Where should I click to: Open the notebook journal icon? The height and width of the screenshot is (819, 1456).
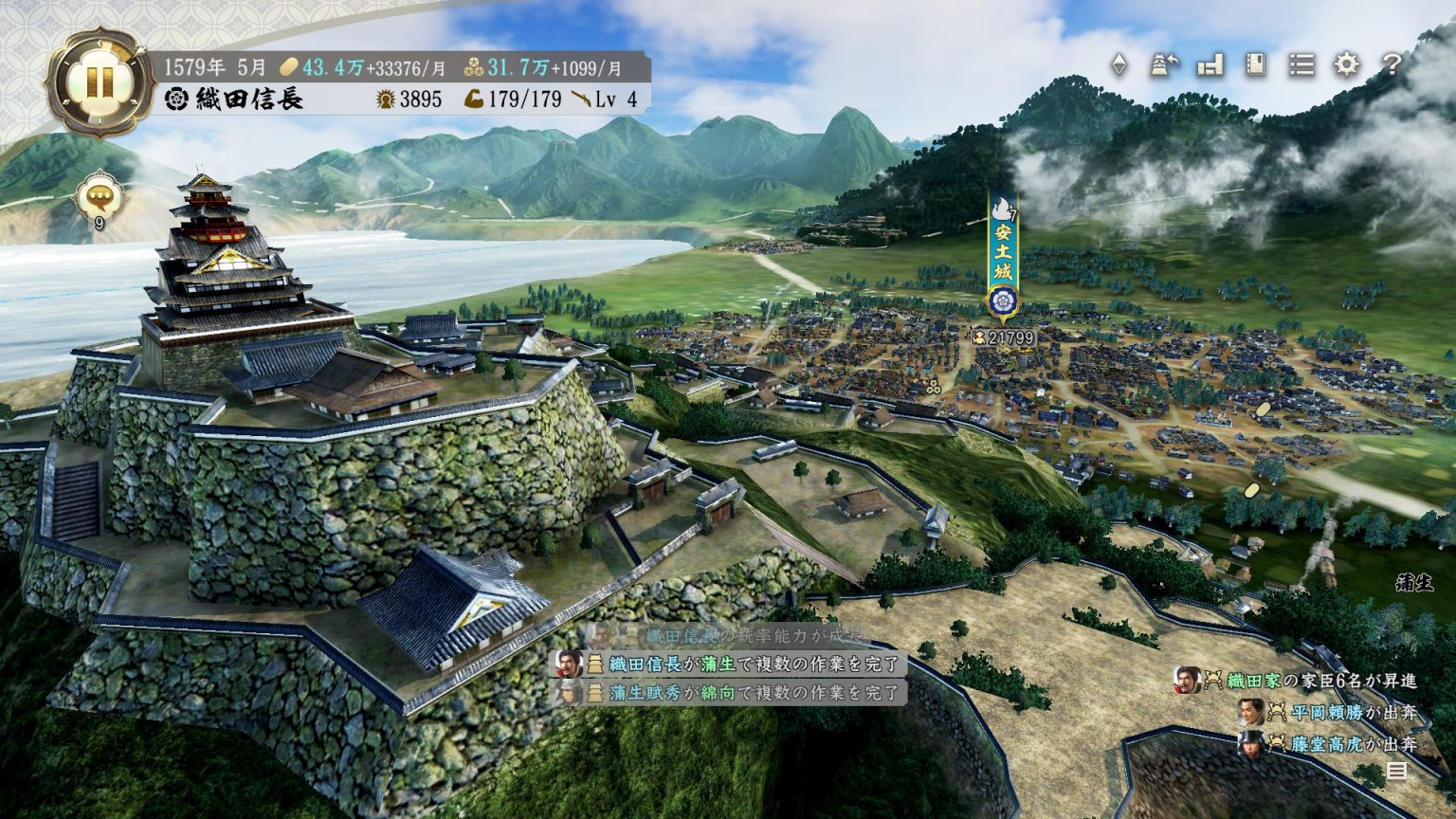click(1256, 64)
